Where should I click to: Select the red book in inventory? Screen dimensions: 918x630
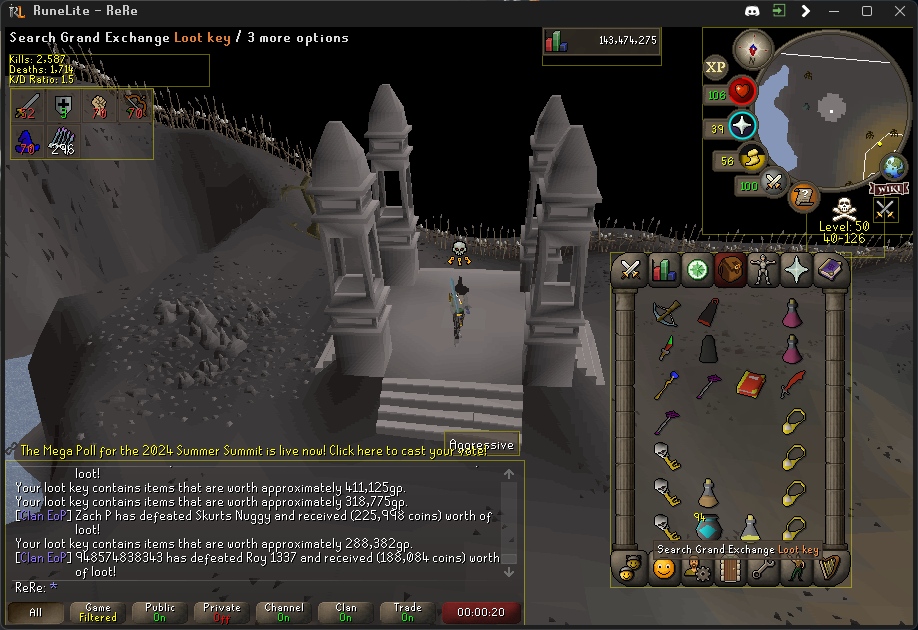click(x=751, y=384)
